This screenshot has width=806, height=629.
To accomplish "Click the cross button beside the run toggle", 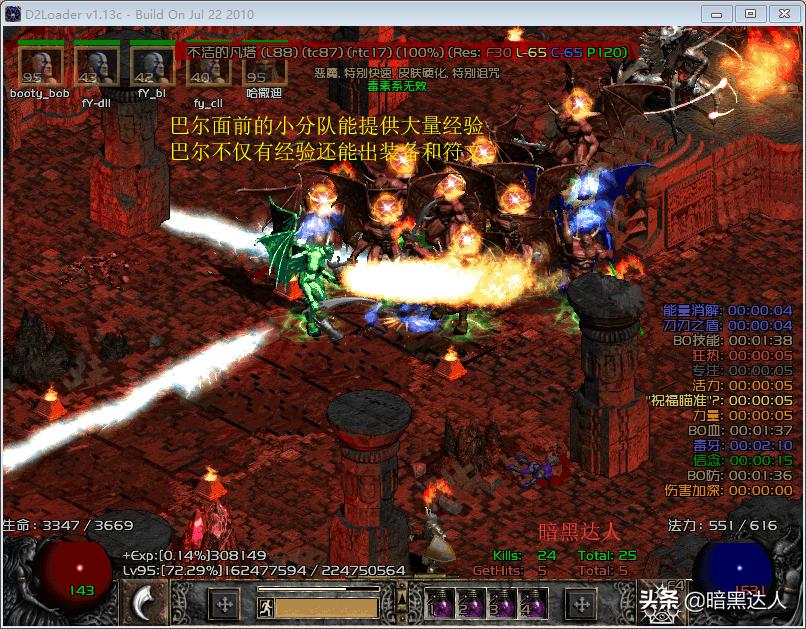I will pyautogui.click(x=225, y=604).
